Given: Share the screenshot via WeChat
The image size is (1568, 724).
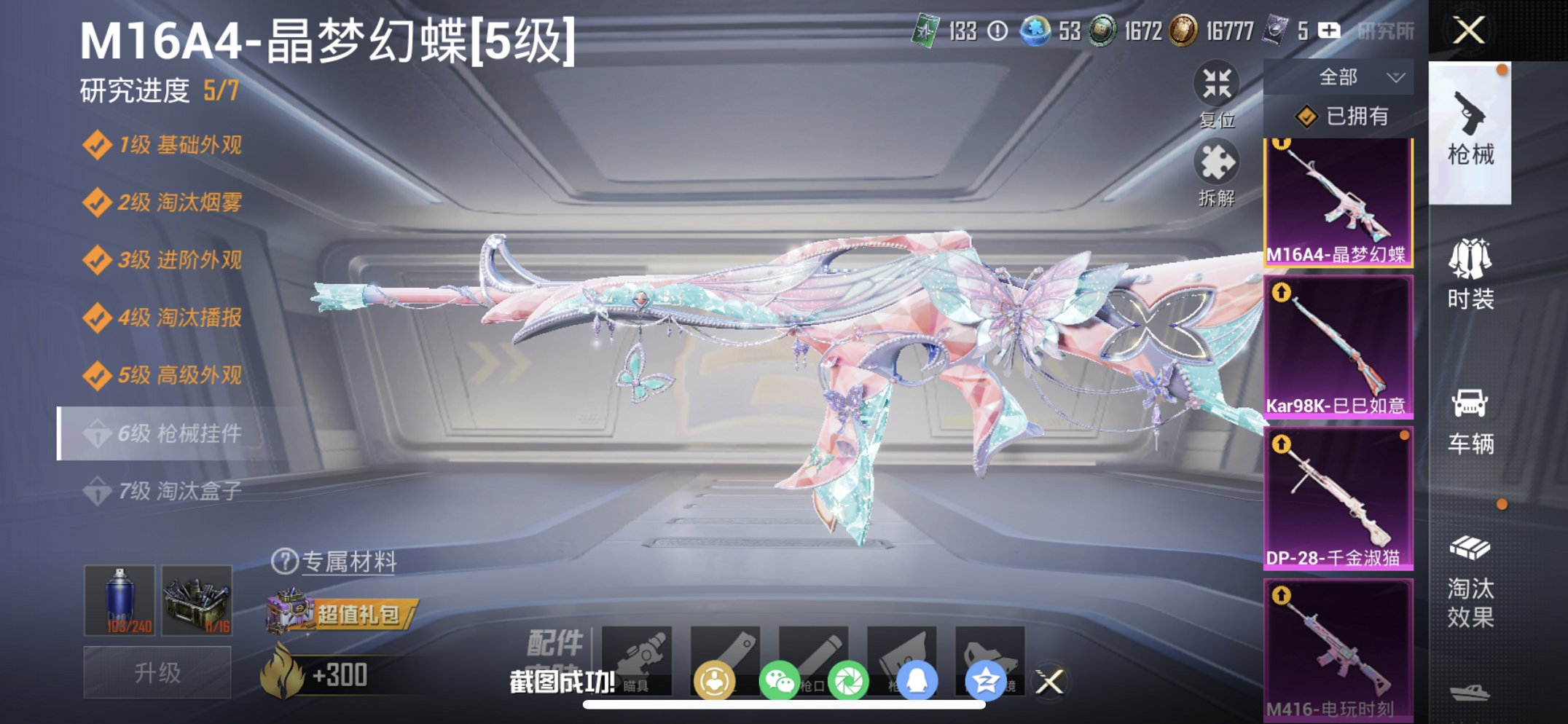Looking at the screenshot, I should click(x=778, y=677).
